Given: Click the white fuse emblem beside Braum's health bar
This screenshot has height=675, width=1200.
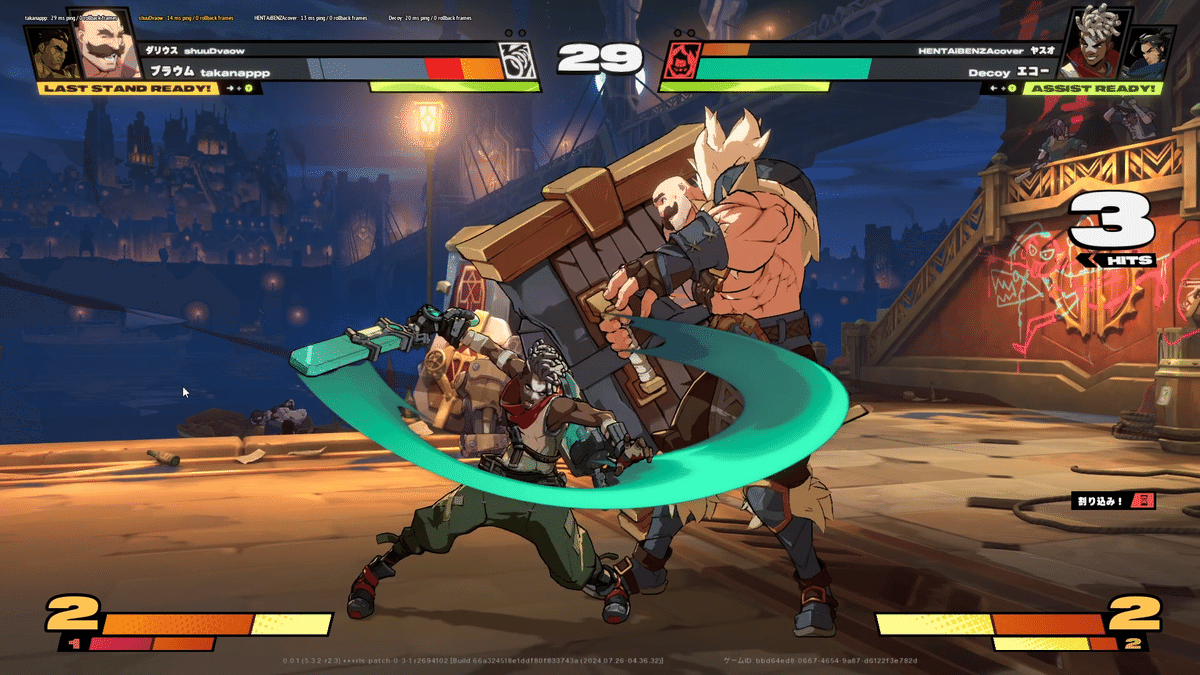Looking at the screenshot, I should click(518, 60).
